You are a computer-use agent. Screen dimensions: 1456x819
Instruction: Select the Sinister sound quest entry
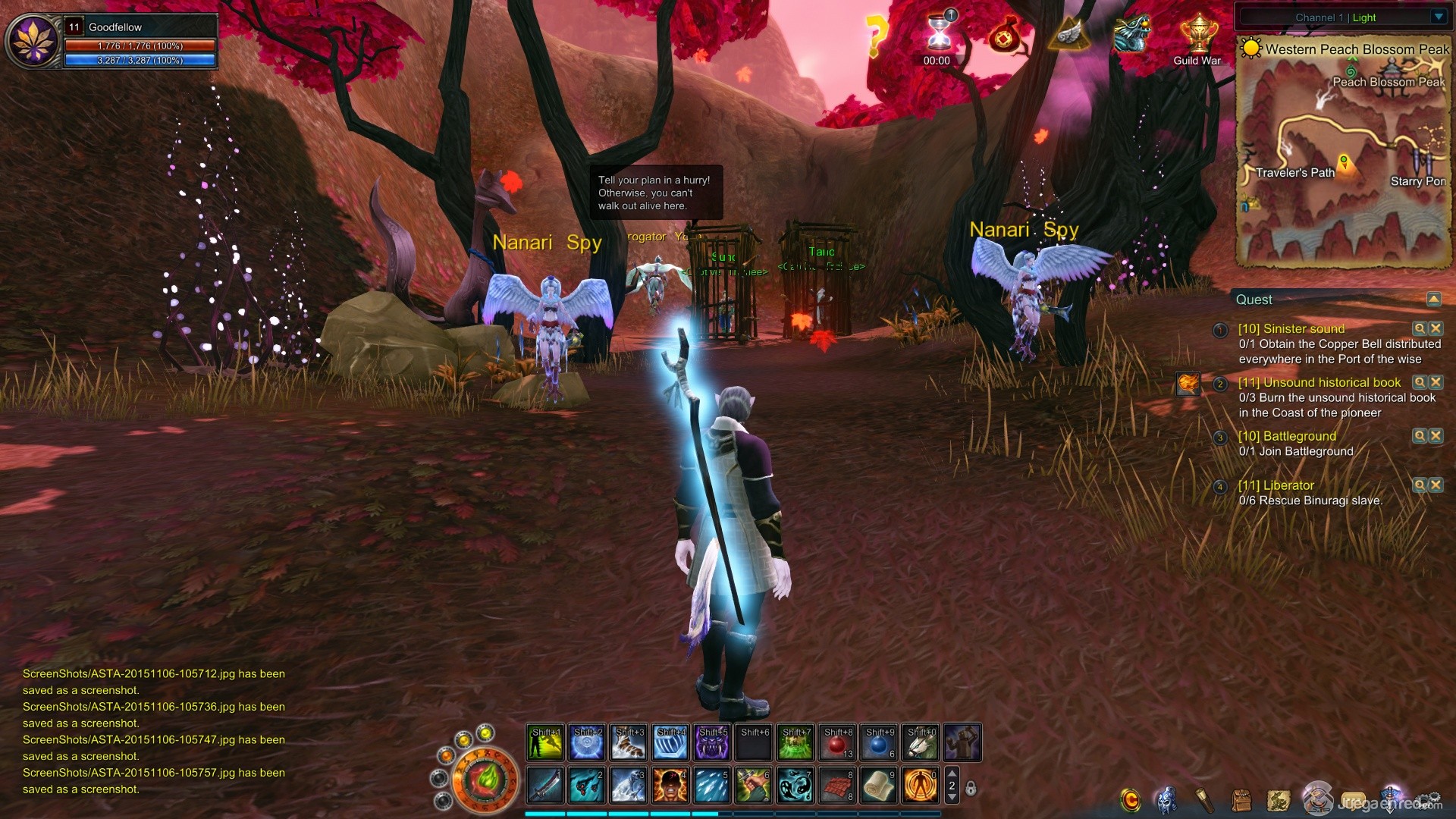tap(1291, 329)
